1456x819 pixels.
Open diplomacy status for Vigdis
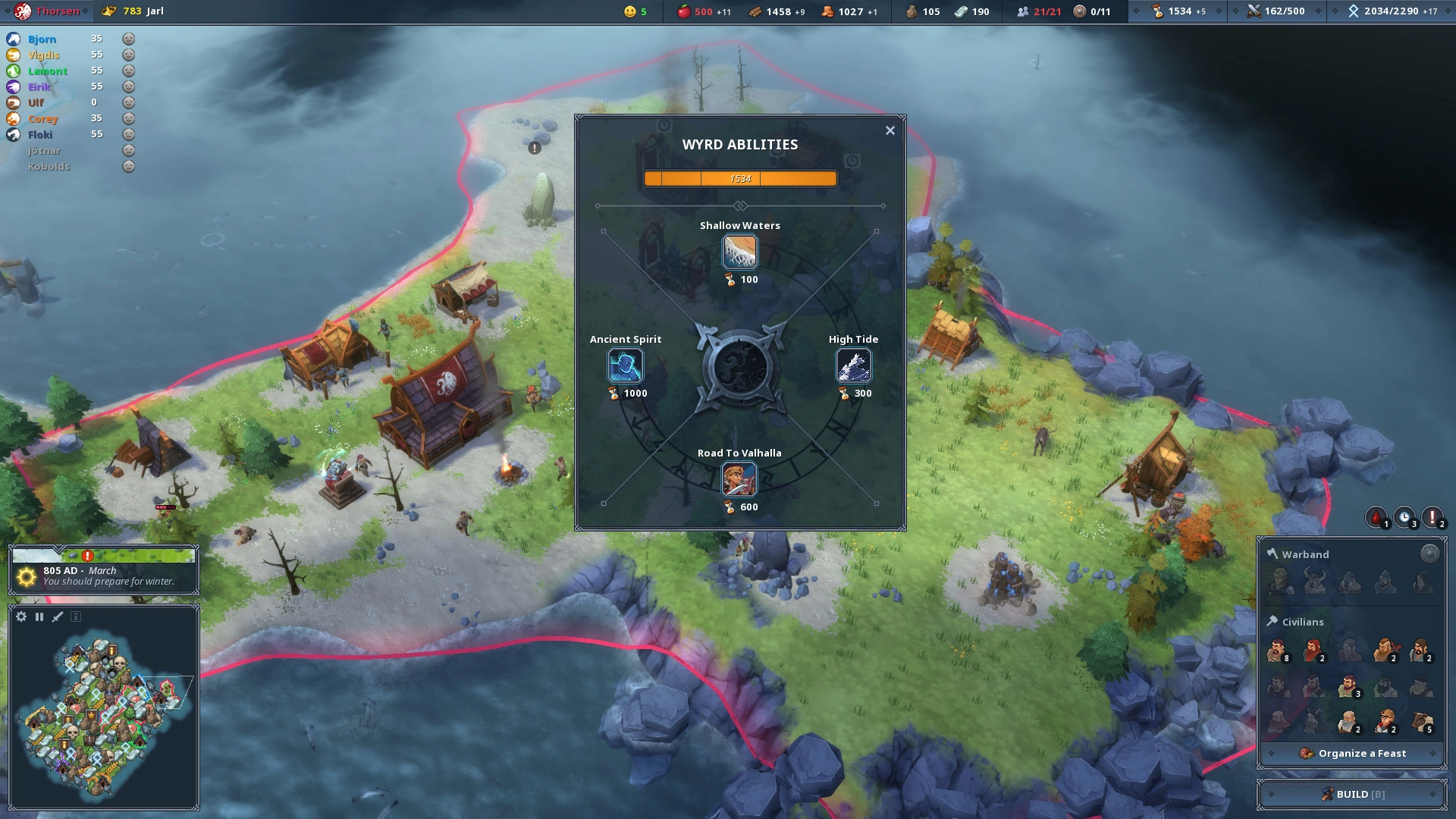129,55
